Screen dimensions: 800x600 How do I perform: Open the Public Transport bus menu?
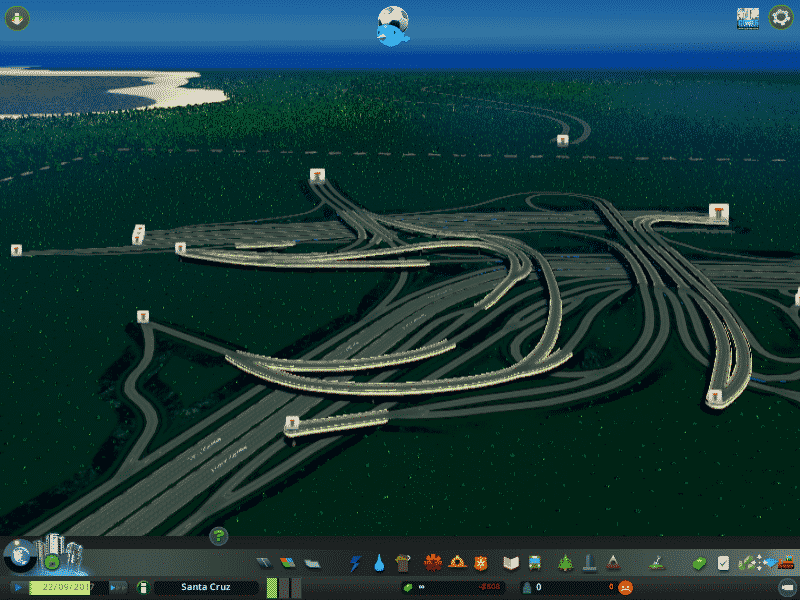tap(535, 563)
